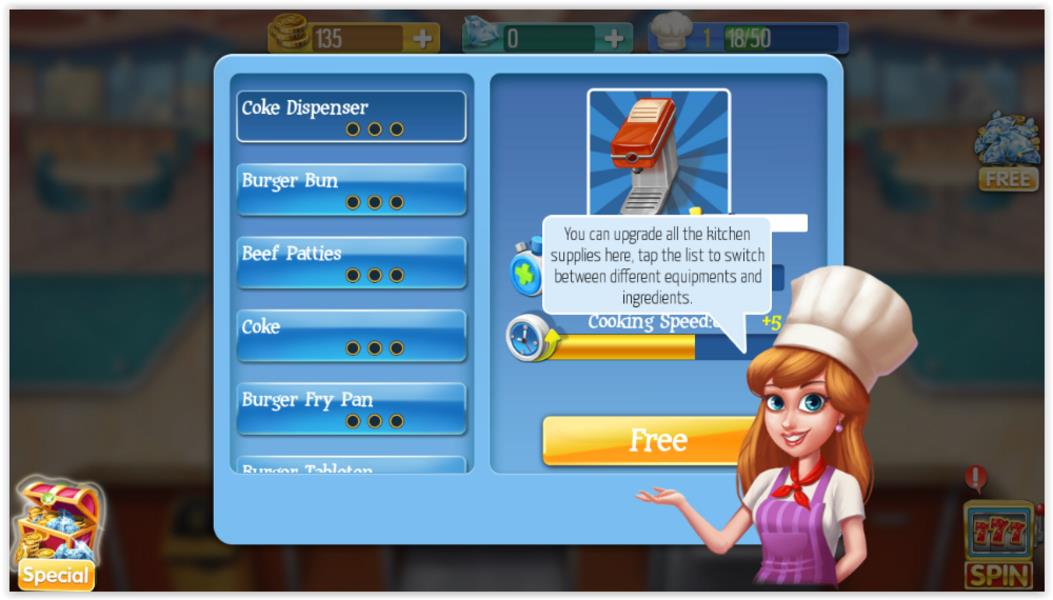Pick the Coke ingredient row

351,336
